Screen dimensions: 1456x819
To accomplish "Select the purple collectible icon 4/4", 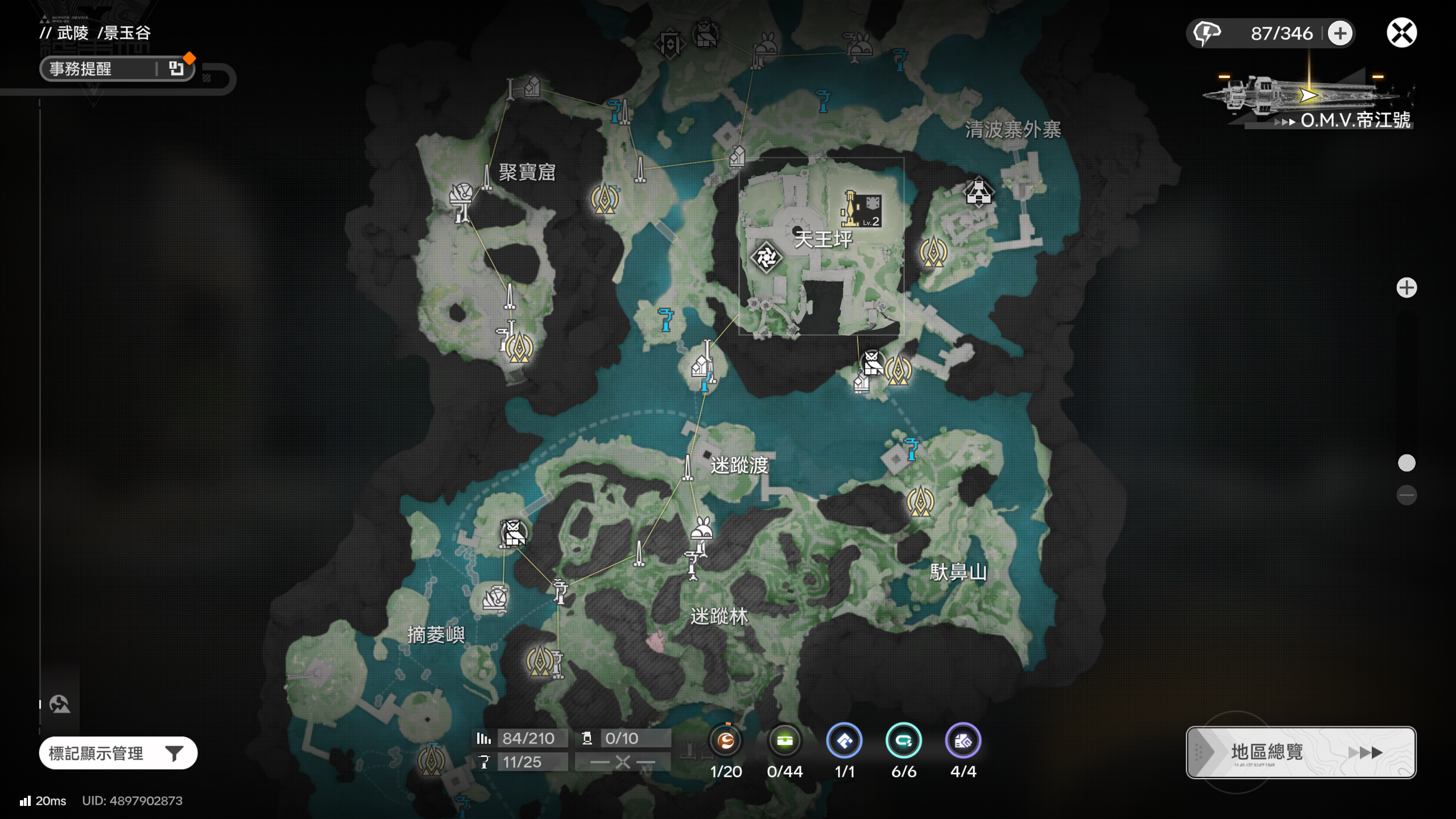I will click(962, 741).
